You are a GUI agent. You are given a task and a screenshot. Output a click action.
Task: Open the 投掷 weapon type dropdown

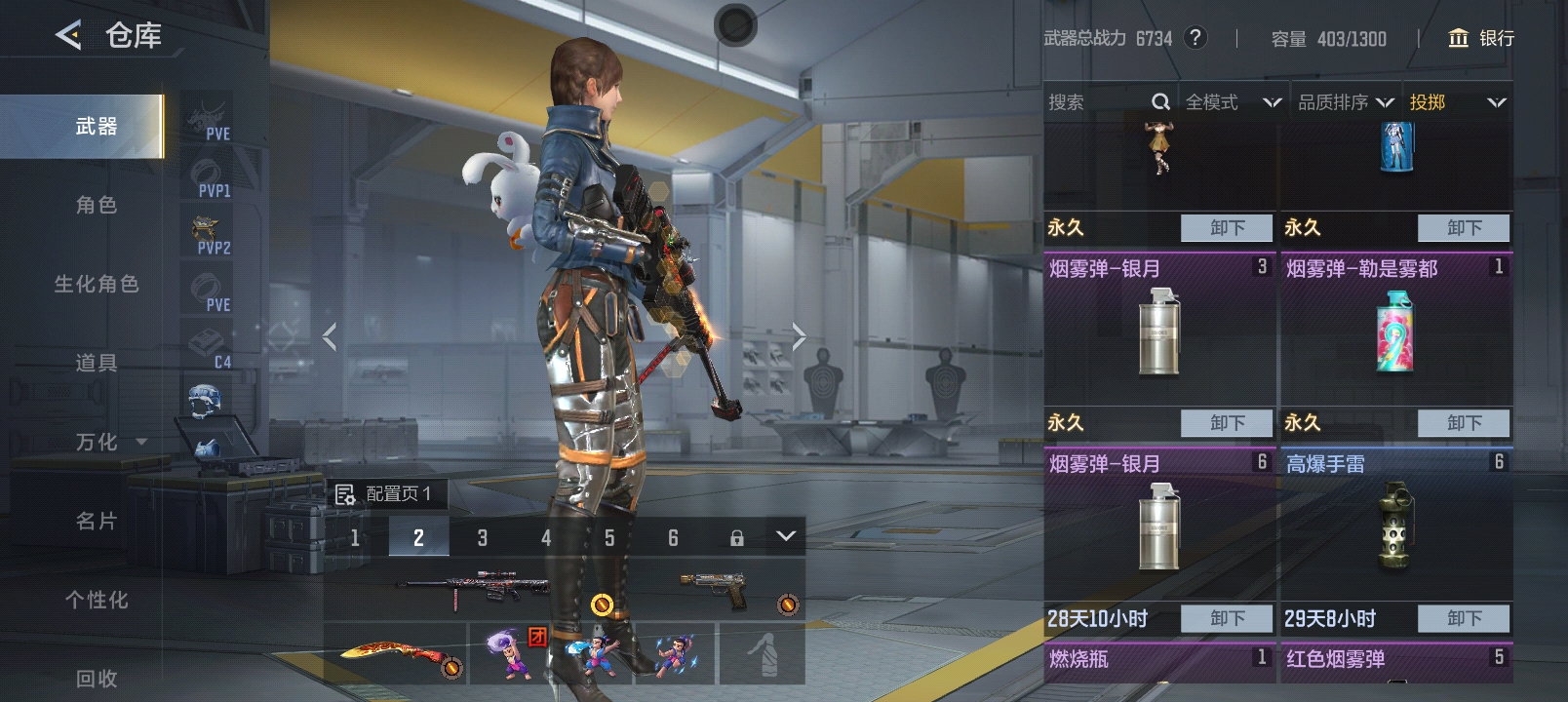point(1457,102)
